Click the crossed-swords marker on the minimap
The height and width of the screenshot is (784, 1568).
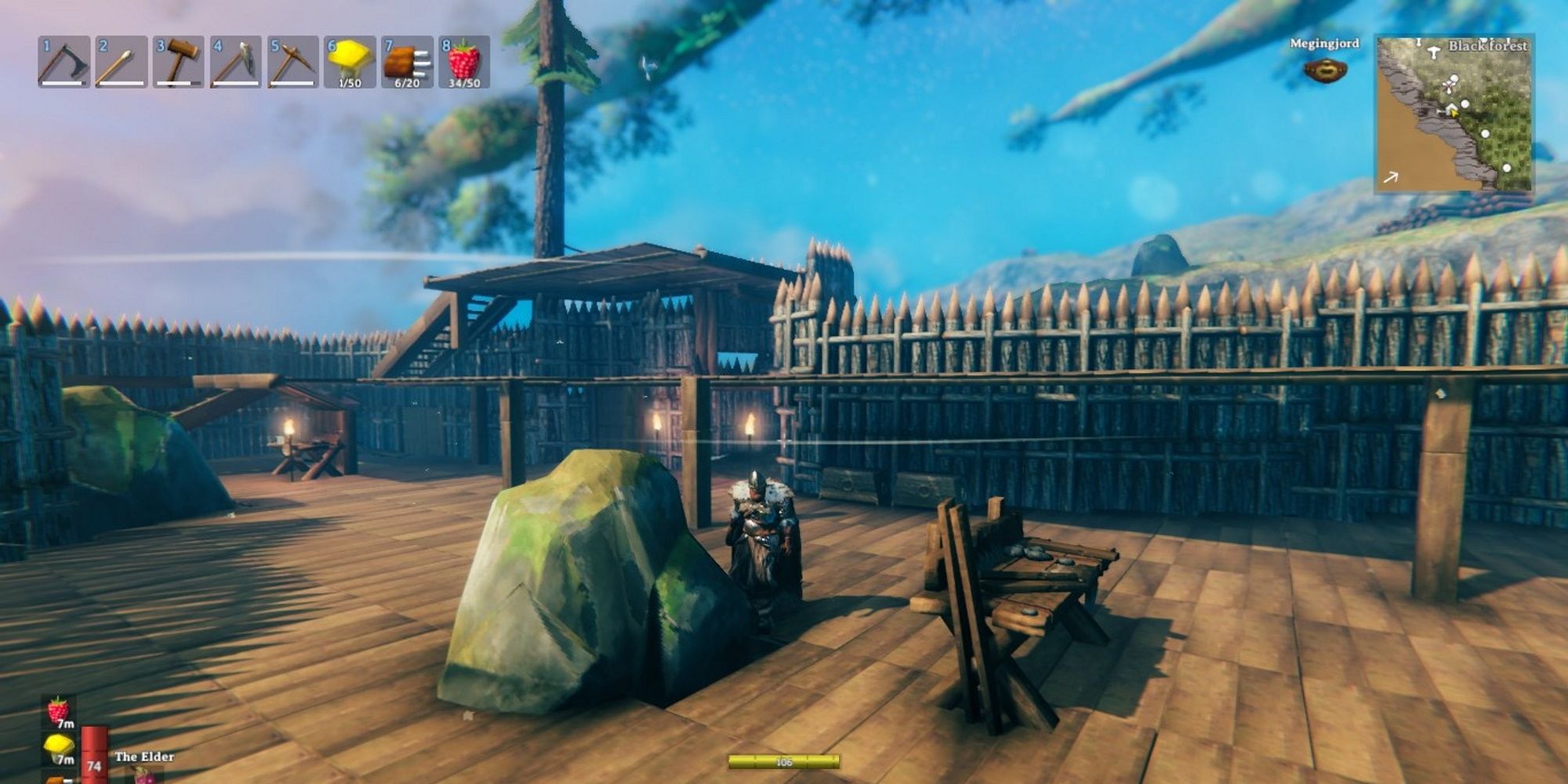[1450, 86]
